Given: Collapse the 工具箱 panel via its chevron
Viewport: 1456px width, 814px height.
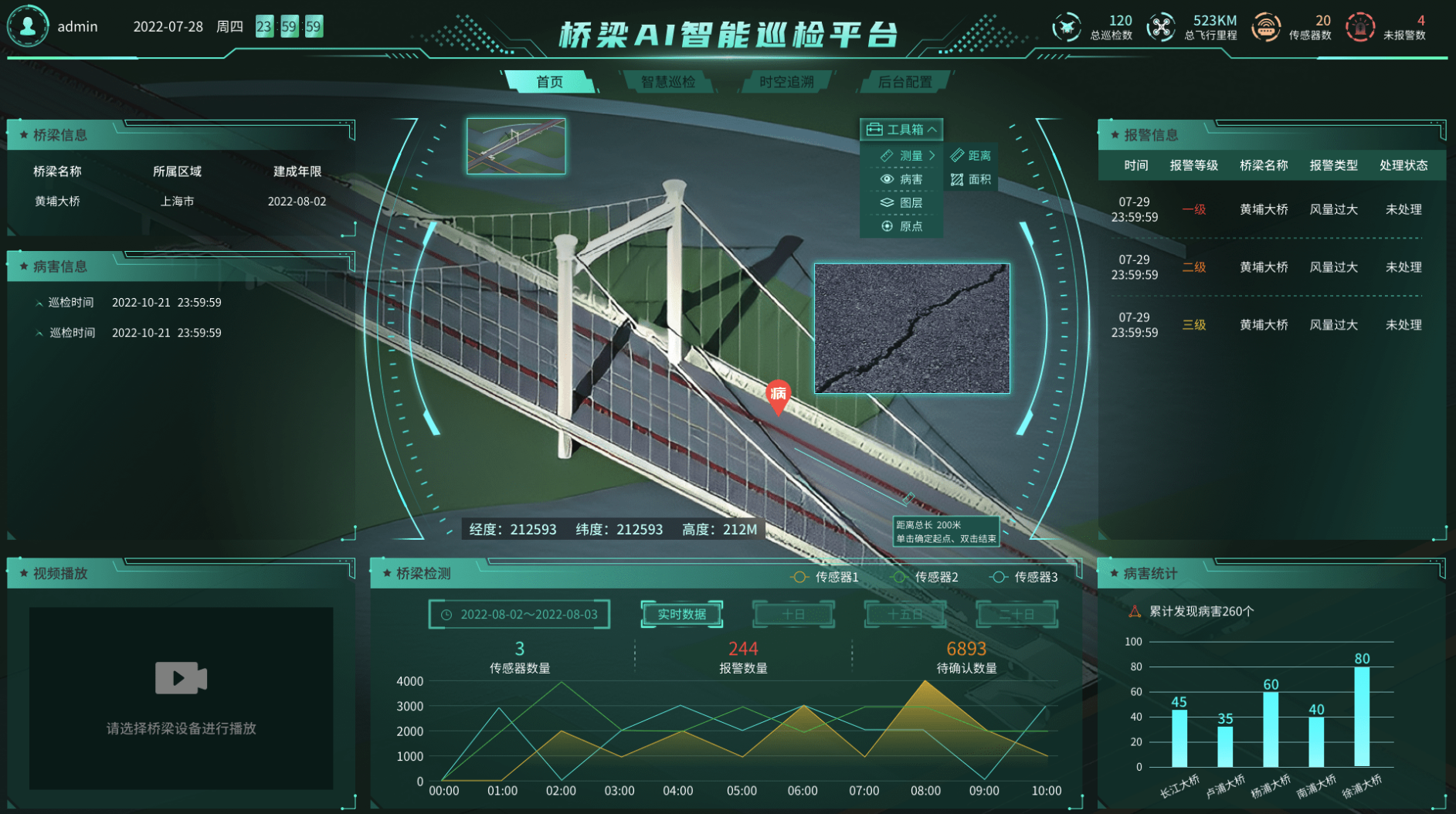Looking at the screenshot, I should (x=932, y=129).
